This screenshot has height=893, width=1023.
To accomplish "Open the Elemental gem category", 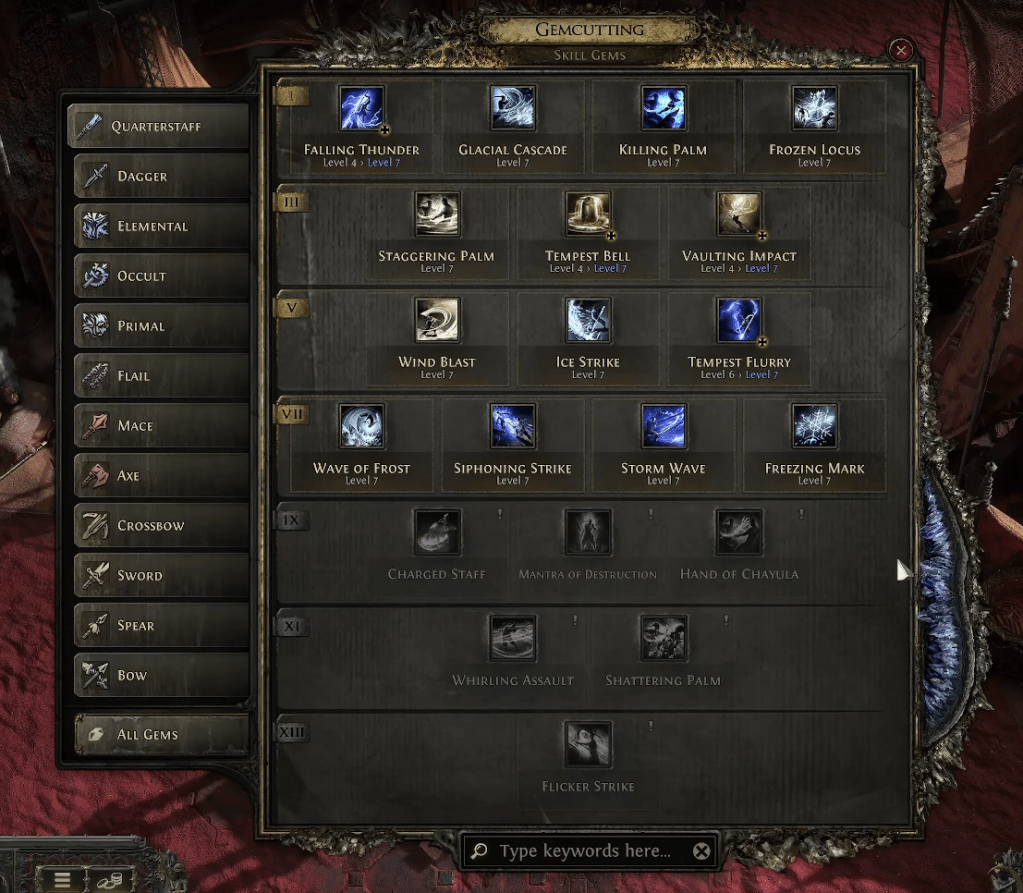I will [x=159, y=226].
